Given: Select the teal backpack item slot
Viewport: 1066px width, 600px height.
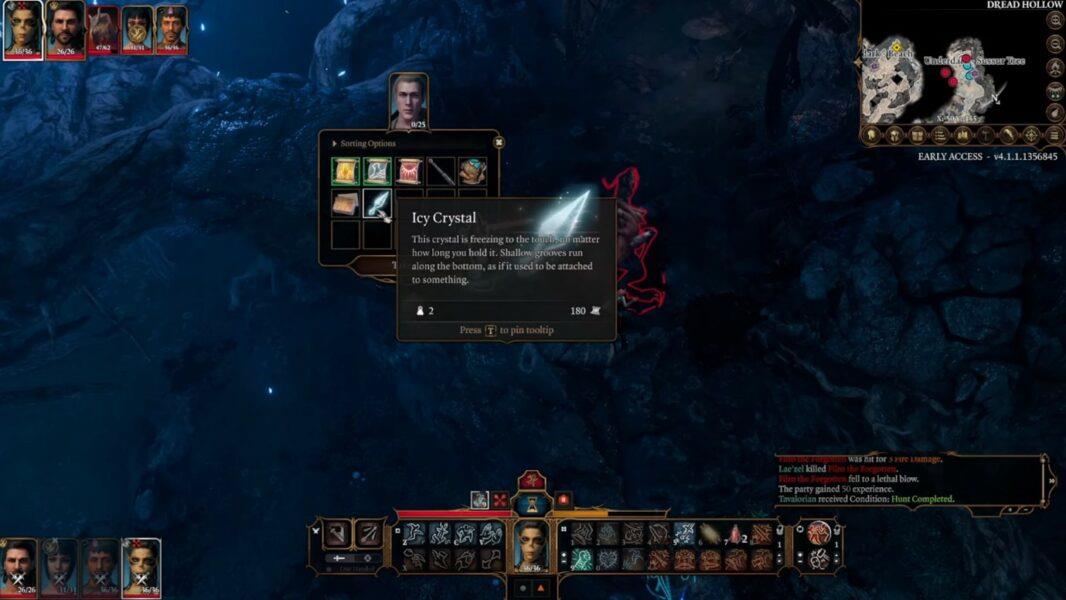Looking at the screenshot, I should (473, 171).
